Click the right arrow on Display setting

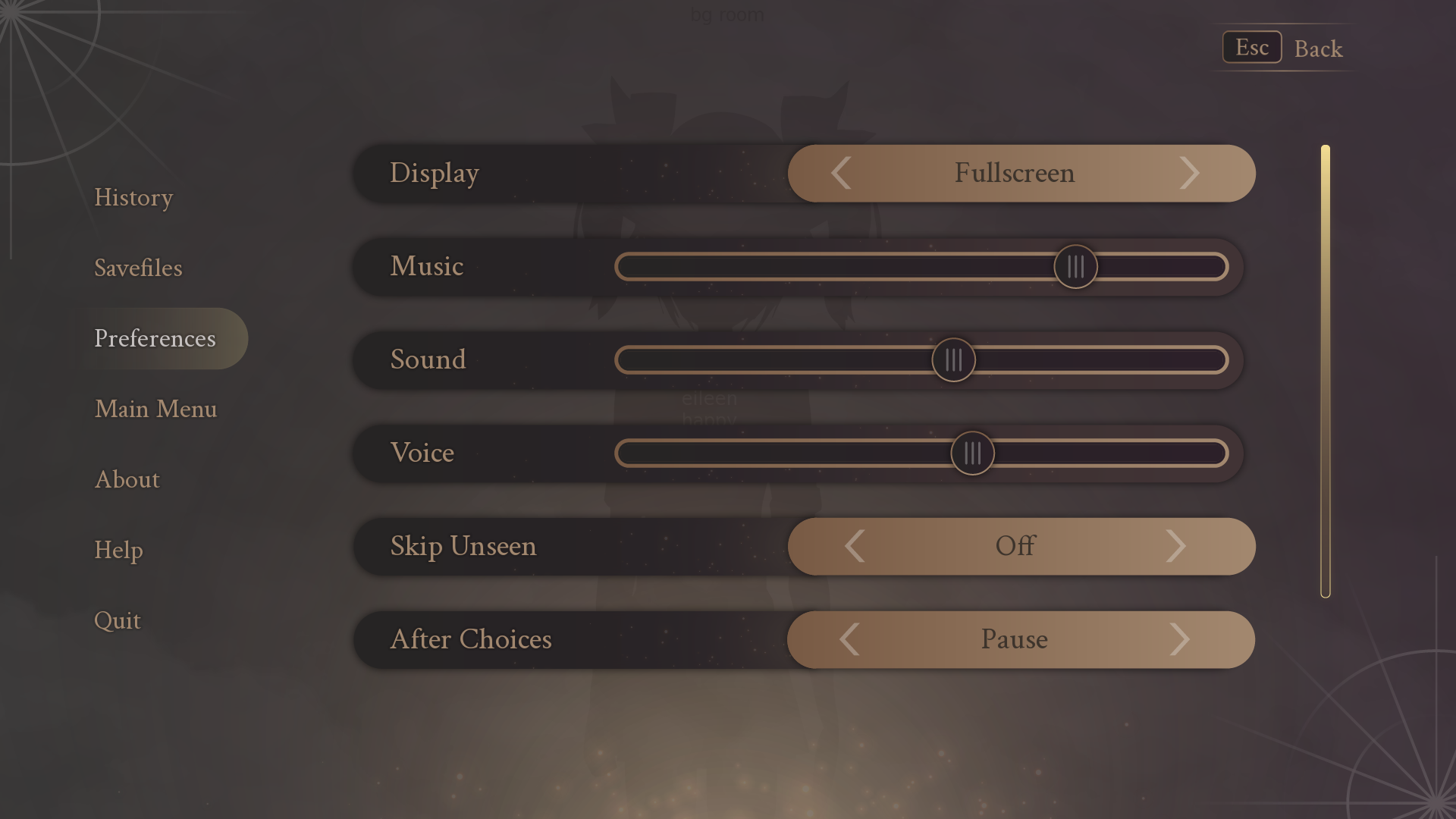tap(1191, 173)
